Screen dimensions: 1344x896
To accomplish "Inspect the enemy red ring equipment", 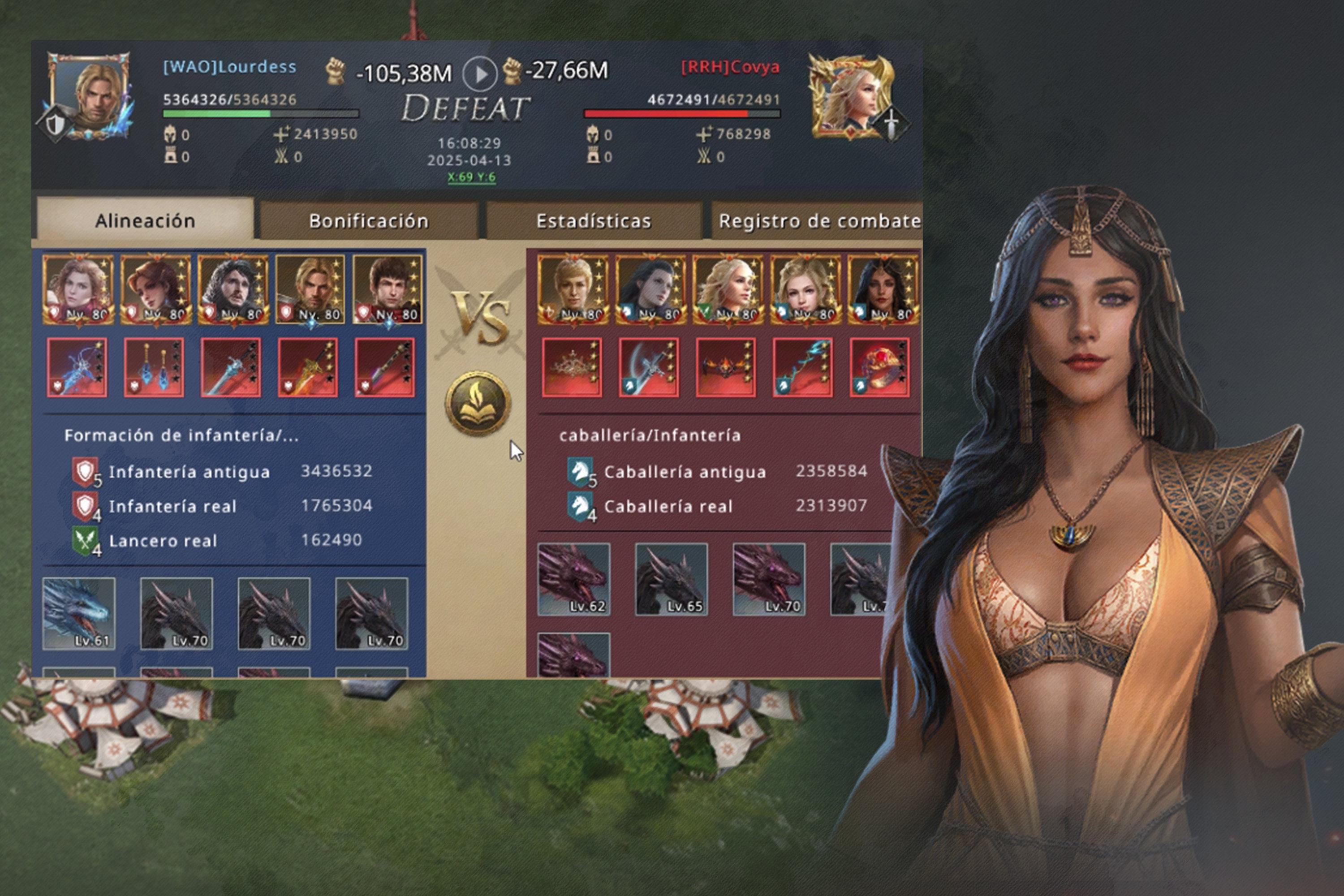I will (x=879, y=367).
